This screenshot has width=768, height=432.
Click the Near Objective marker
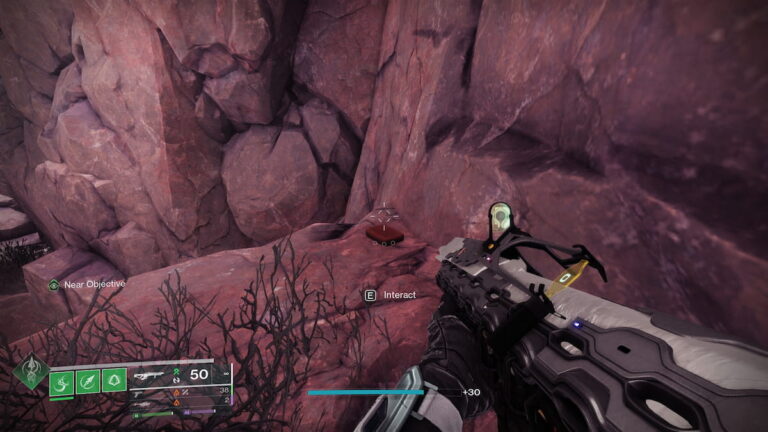(54, 284)
